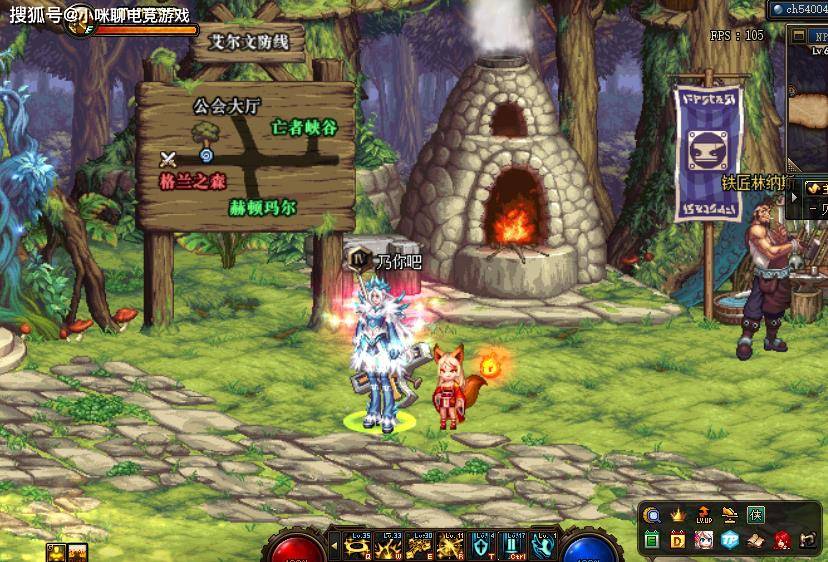The height and width of the screenshot is (562, 828).
Task: Open the yellow D calendar icon
Action: coord(678,541)
